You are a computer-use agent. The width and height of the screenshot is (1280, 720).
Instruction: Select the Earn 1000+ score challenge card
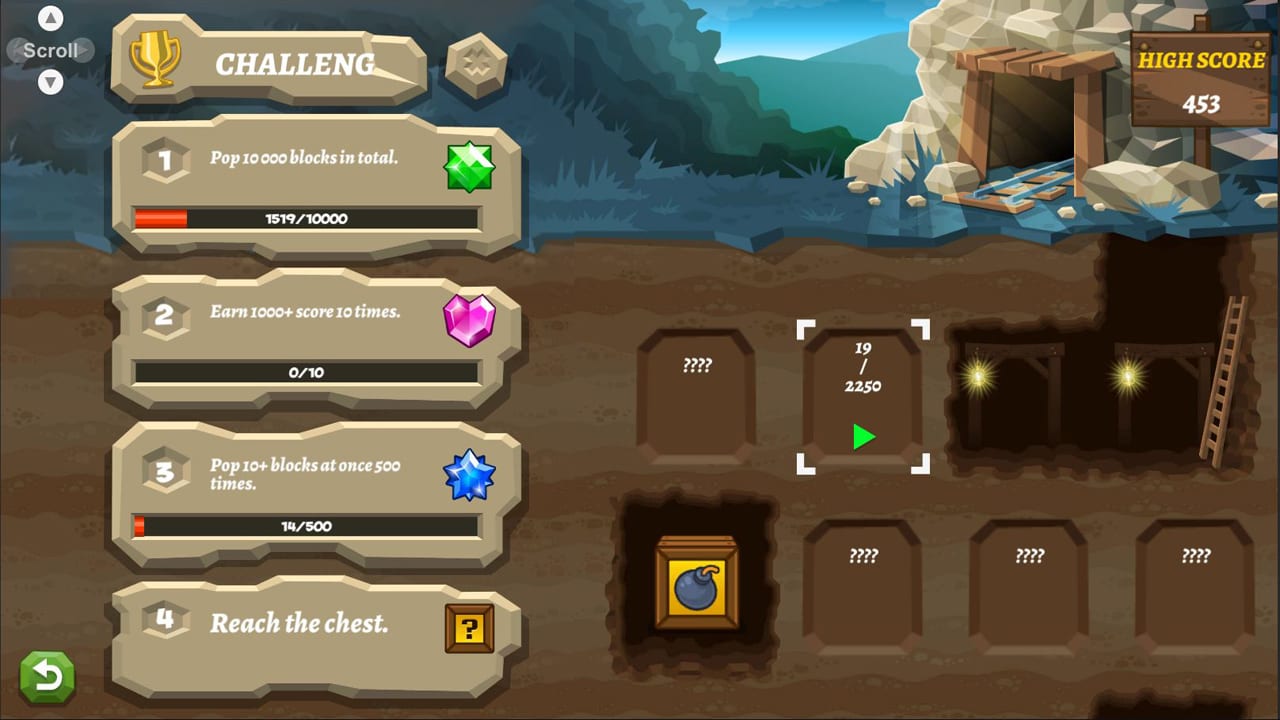300,312
